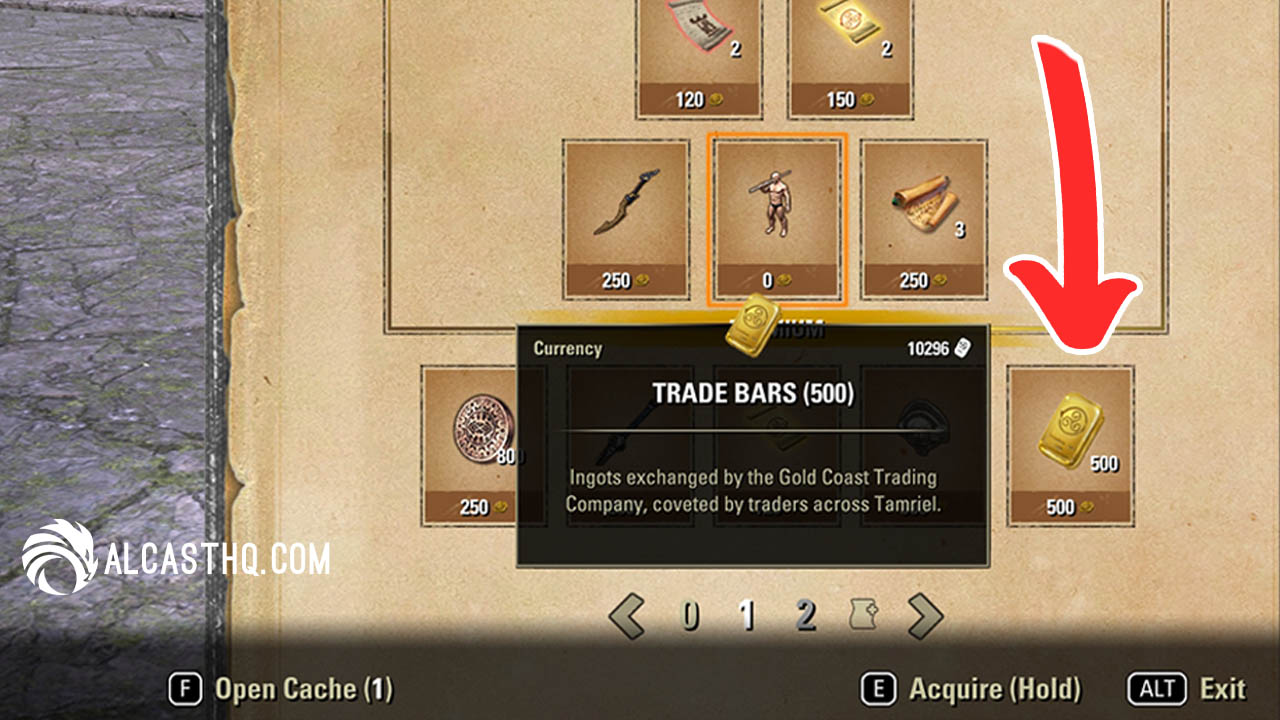The image size is (1280, 720).
Task: Select the rolled parchment scrolls tile
Action: [924, 218]
